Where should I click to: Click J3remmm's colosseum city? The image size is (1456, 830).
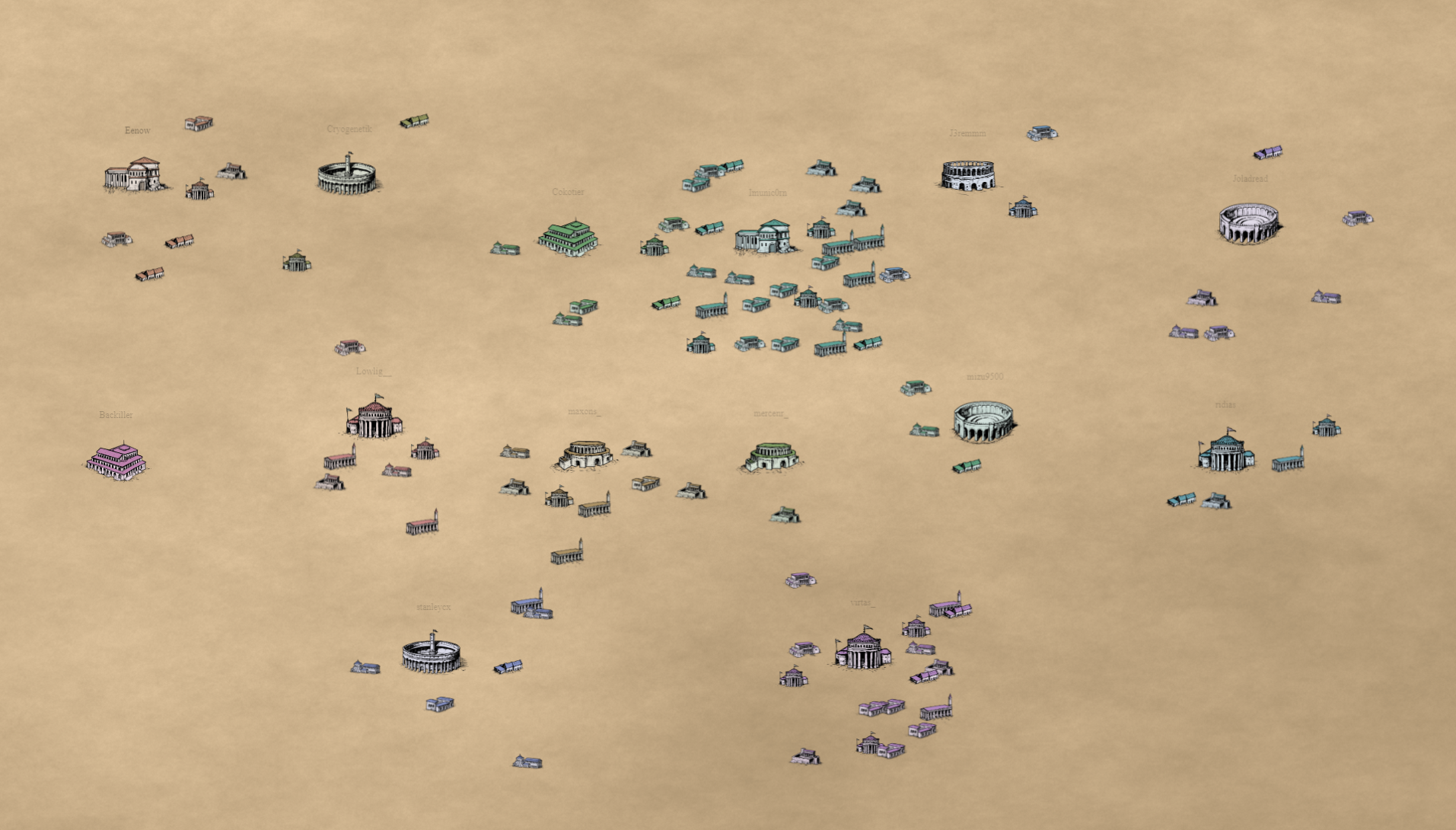tap(967, 175)
